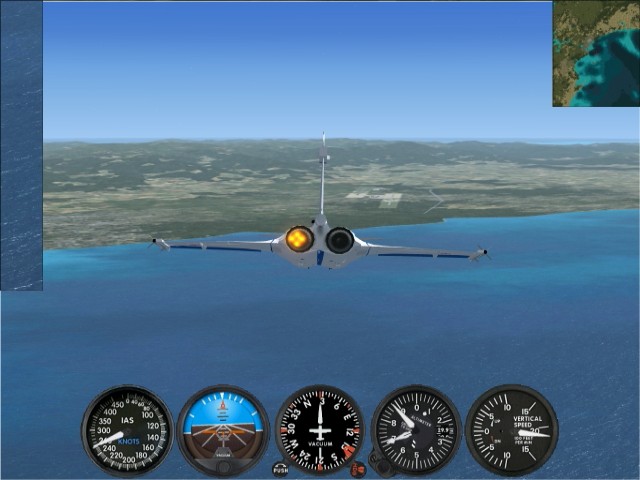Select the attitude indicator instrument

pyautogui.click(x=223, y=430)
